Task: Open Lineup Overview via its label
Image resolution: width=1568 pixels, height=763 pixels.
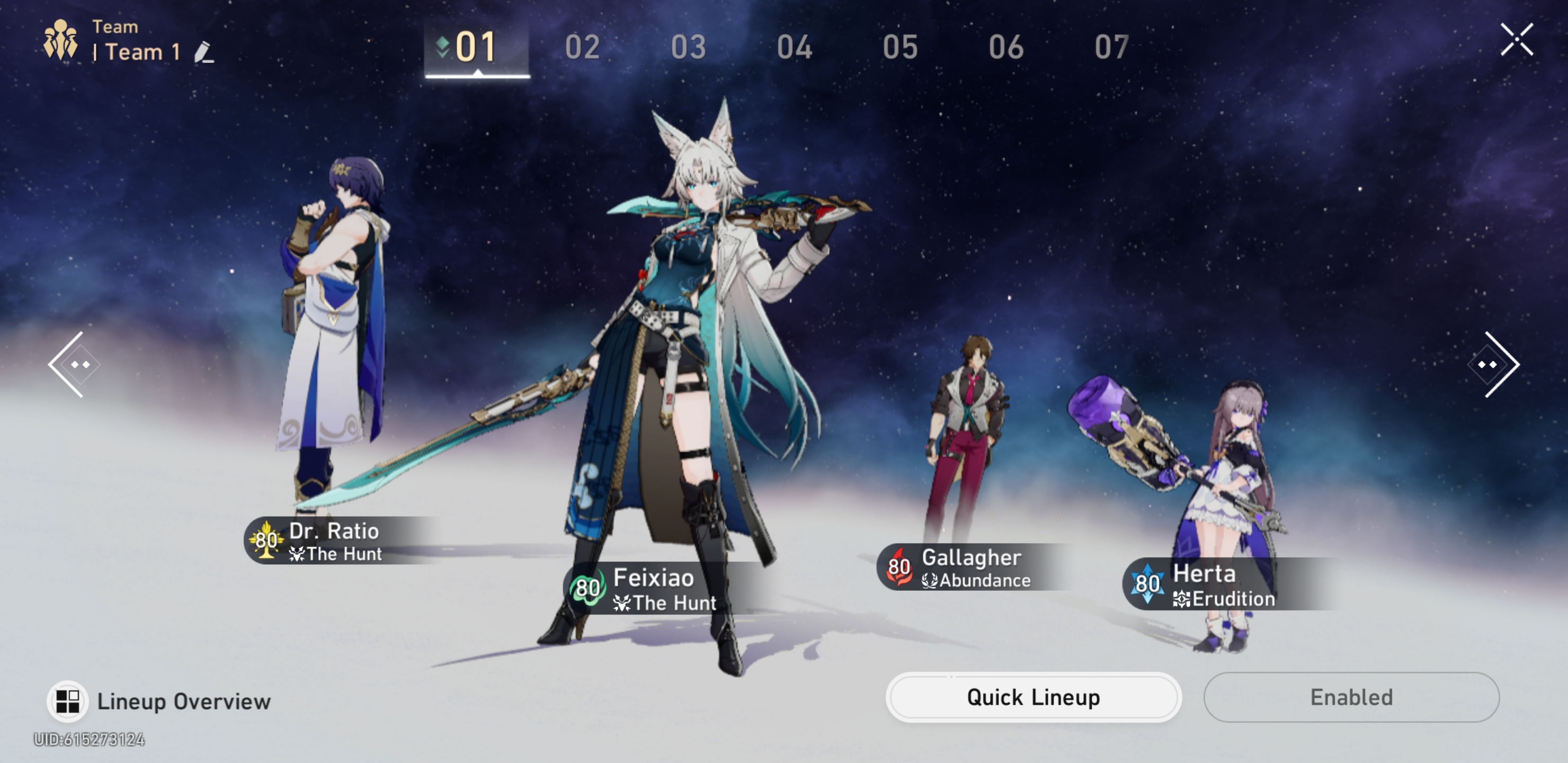Action: [184, 701]
